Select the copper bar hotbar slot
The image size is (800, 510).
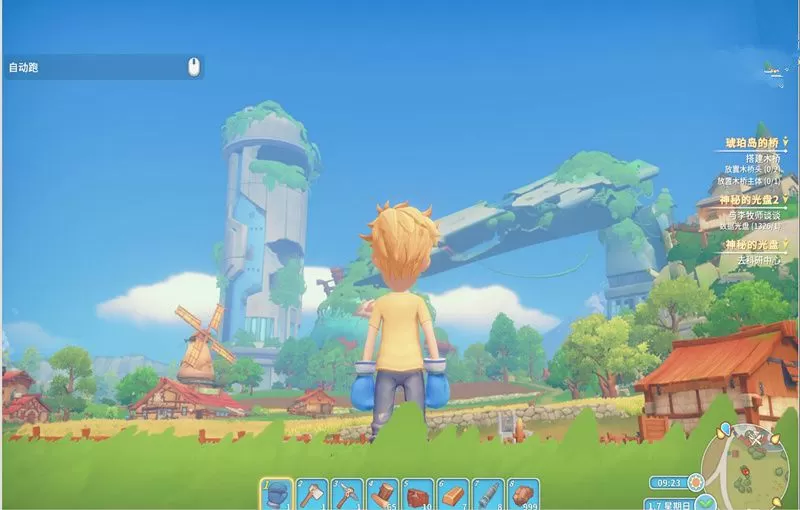pos(453,494)
